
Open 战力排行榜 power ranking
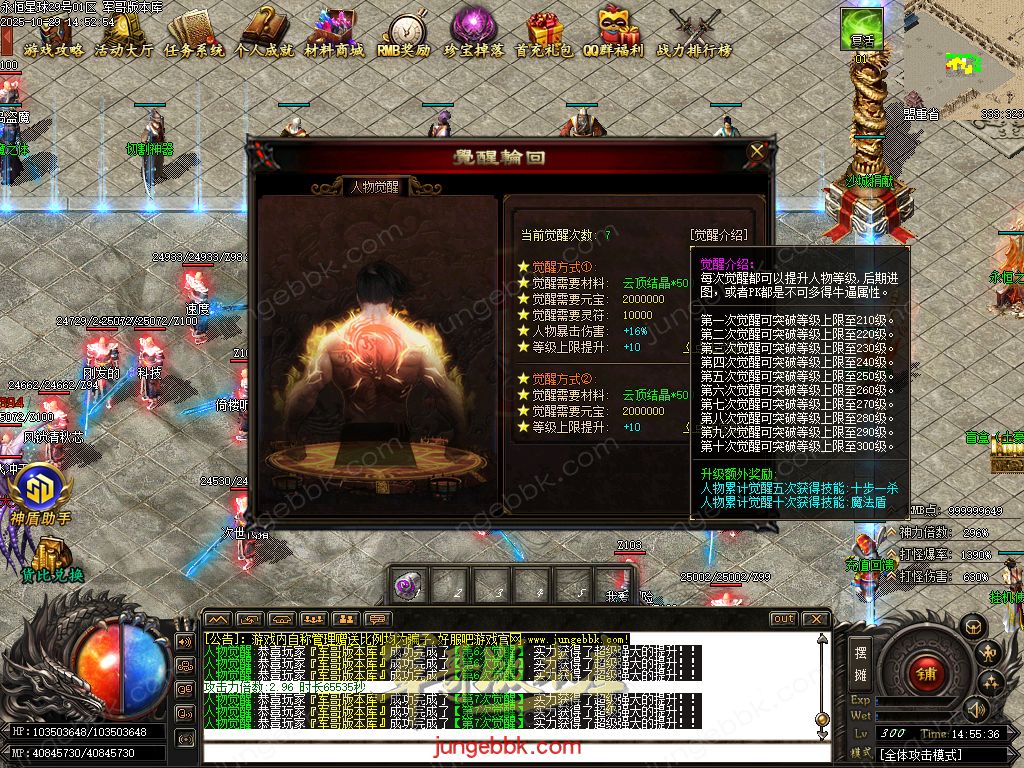[x=694, y=33]
